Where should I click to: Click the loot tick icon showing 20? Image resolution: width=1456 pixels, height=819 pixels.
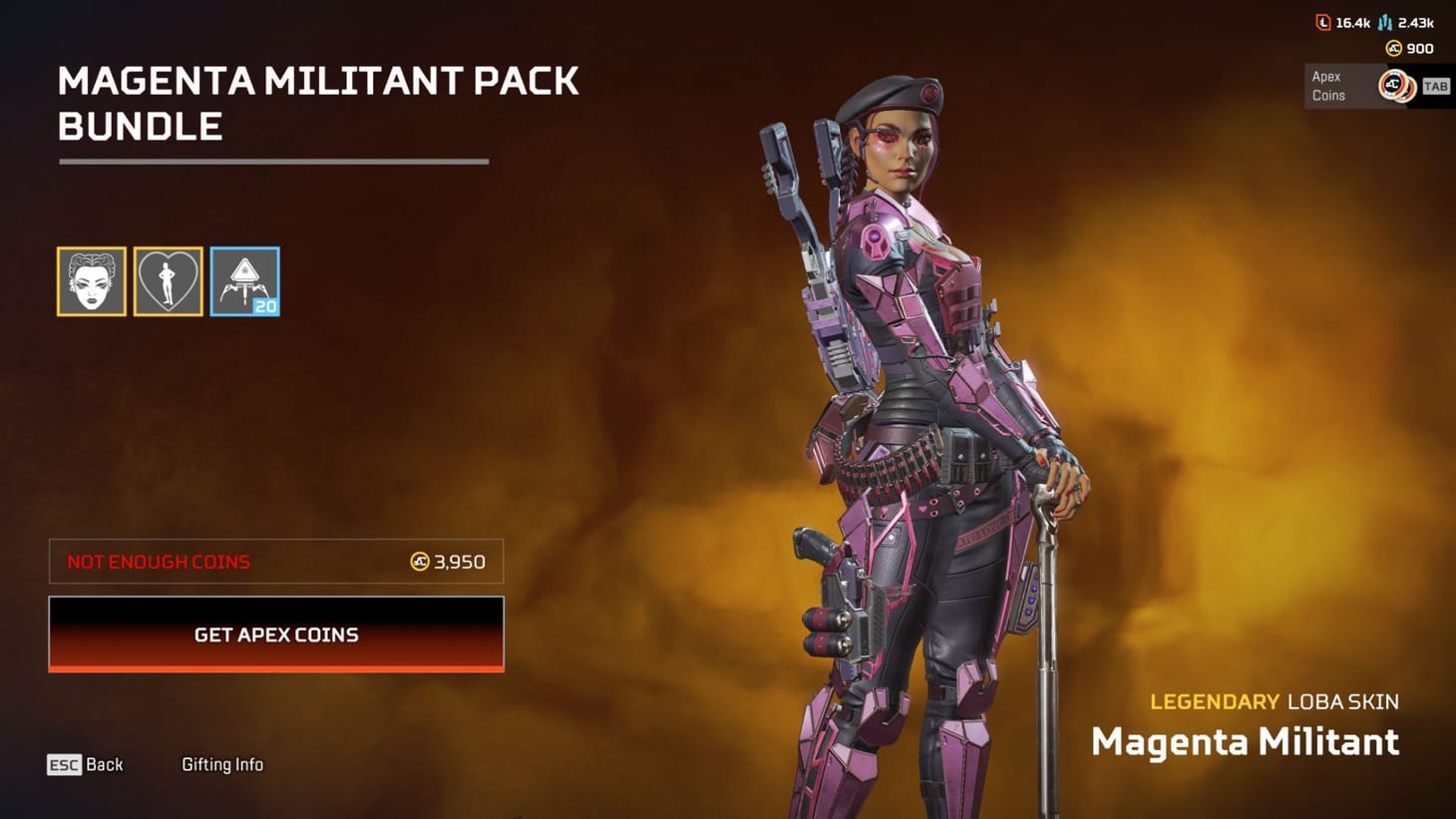(244, 282)
